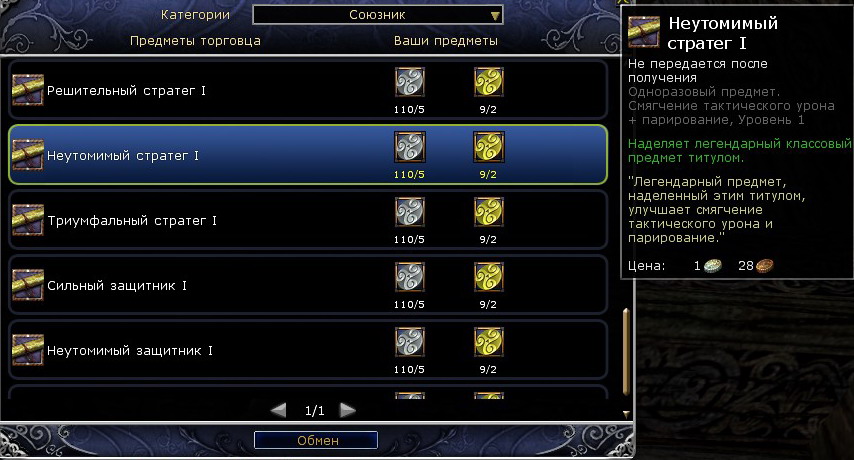
Task: Open the Союзник category dropdown
Action: tap(378, 15)
